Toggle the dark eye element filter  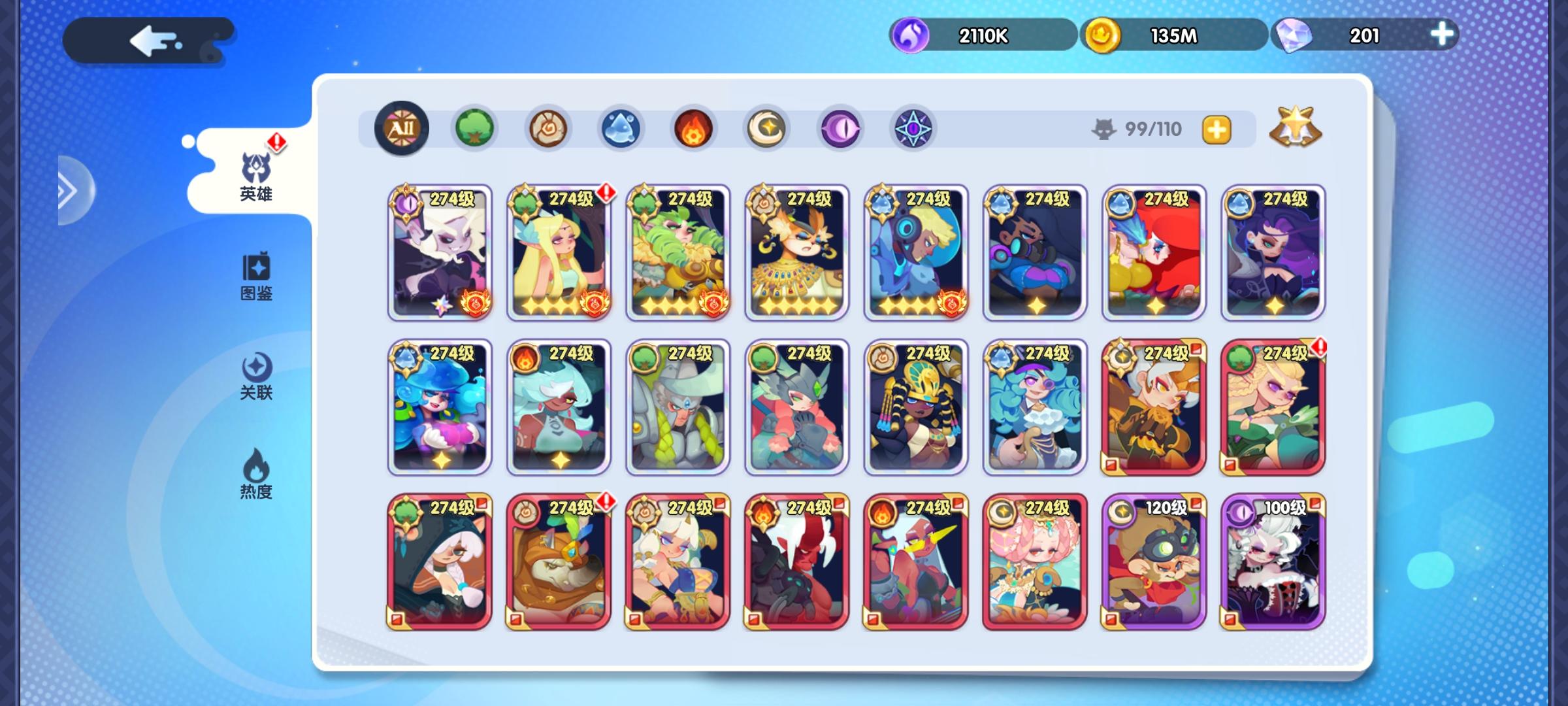coord(840,129)
